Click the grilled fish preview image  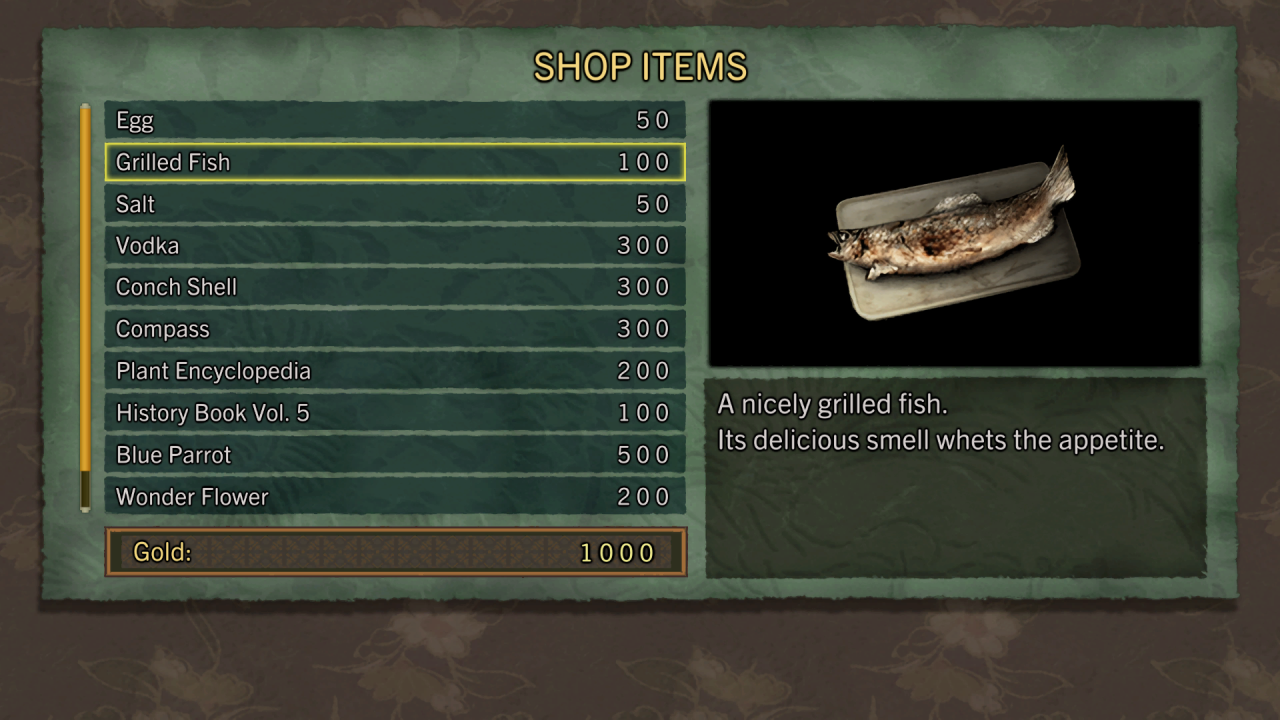click(x=954, y=234)
